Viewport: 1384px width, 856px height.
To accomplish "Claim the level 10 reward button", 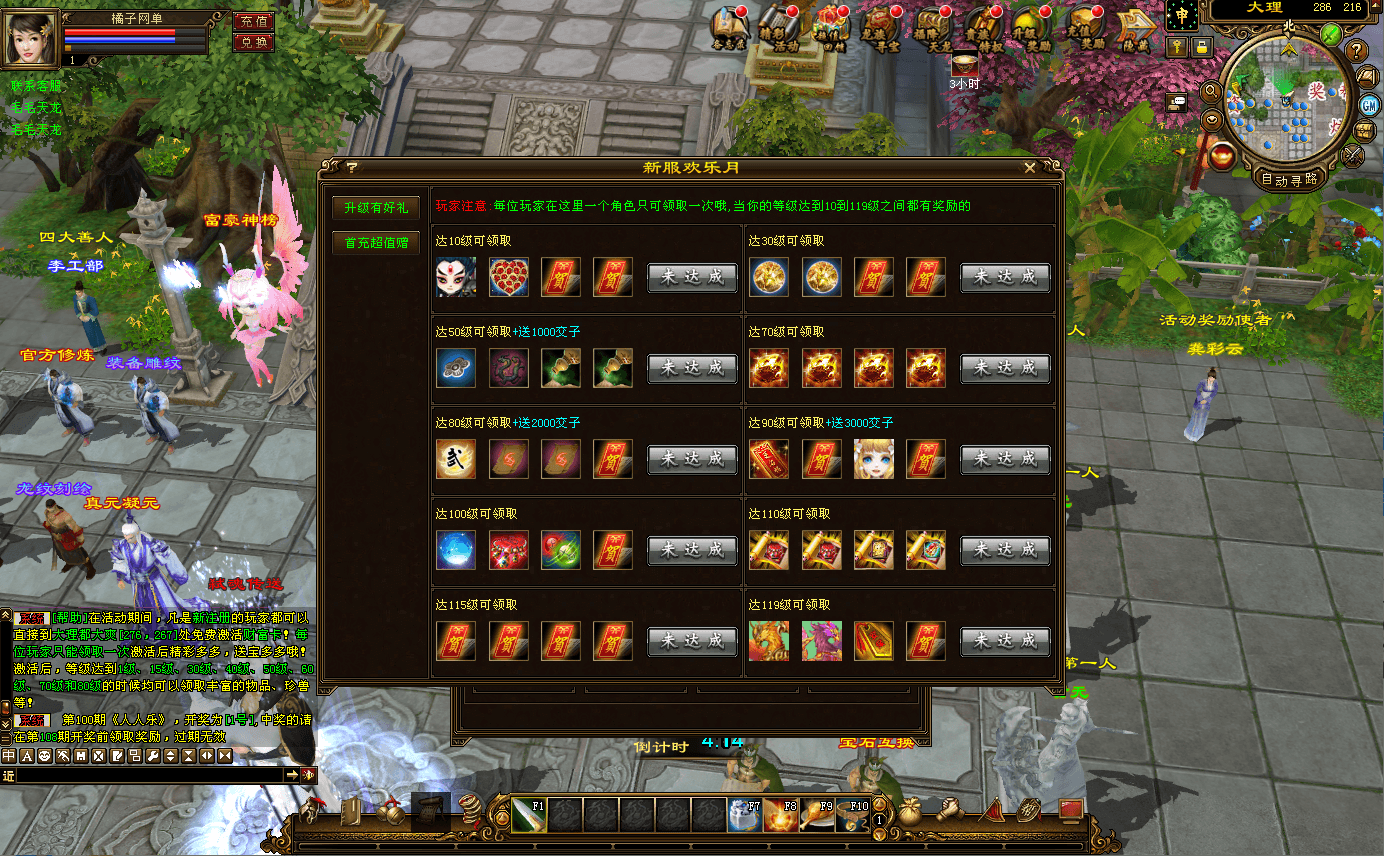I will tap(692, 277).
